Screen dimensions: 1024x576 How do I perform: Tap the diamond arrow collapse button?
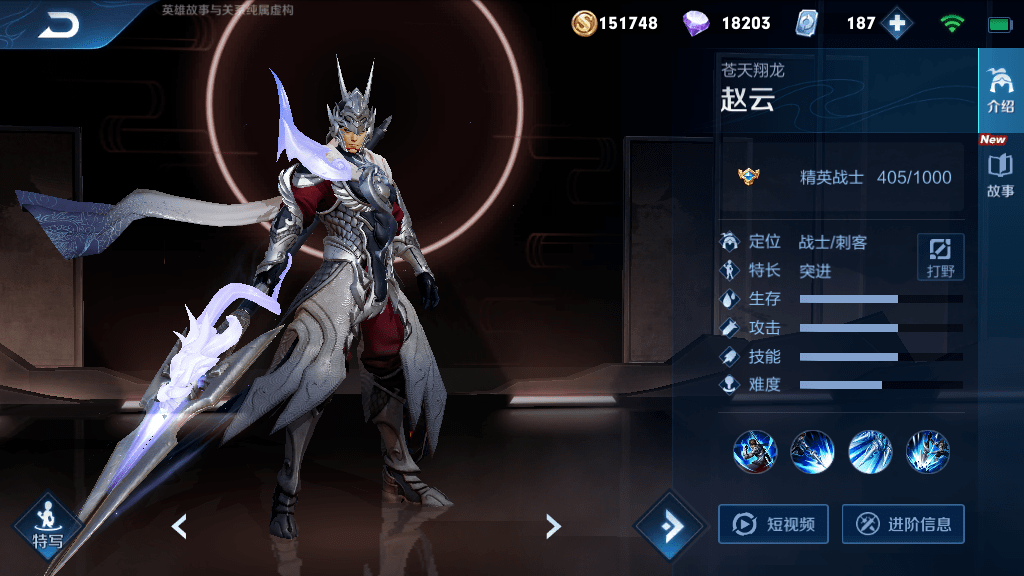pos(671,526)
